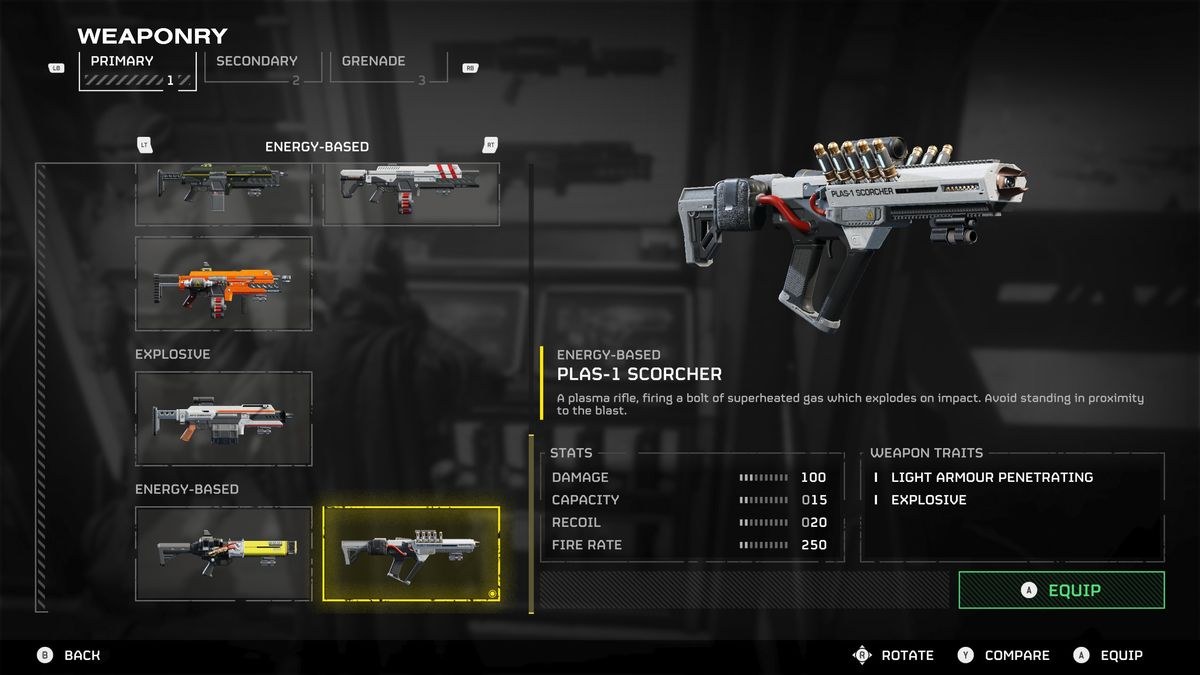Click the Rotate option in the footer

pyautogui.click(x=895, y=655)
